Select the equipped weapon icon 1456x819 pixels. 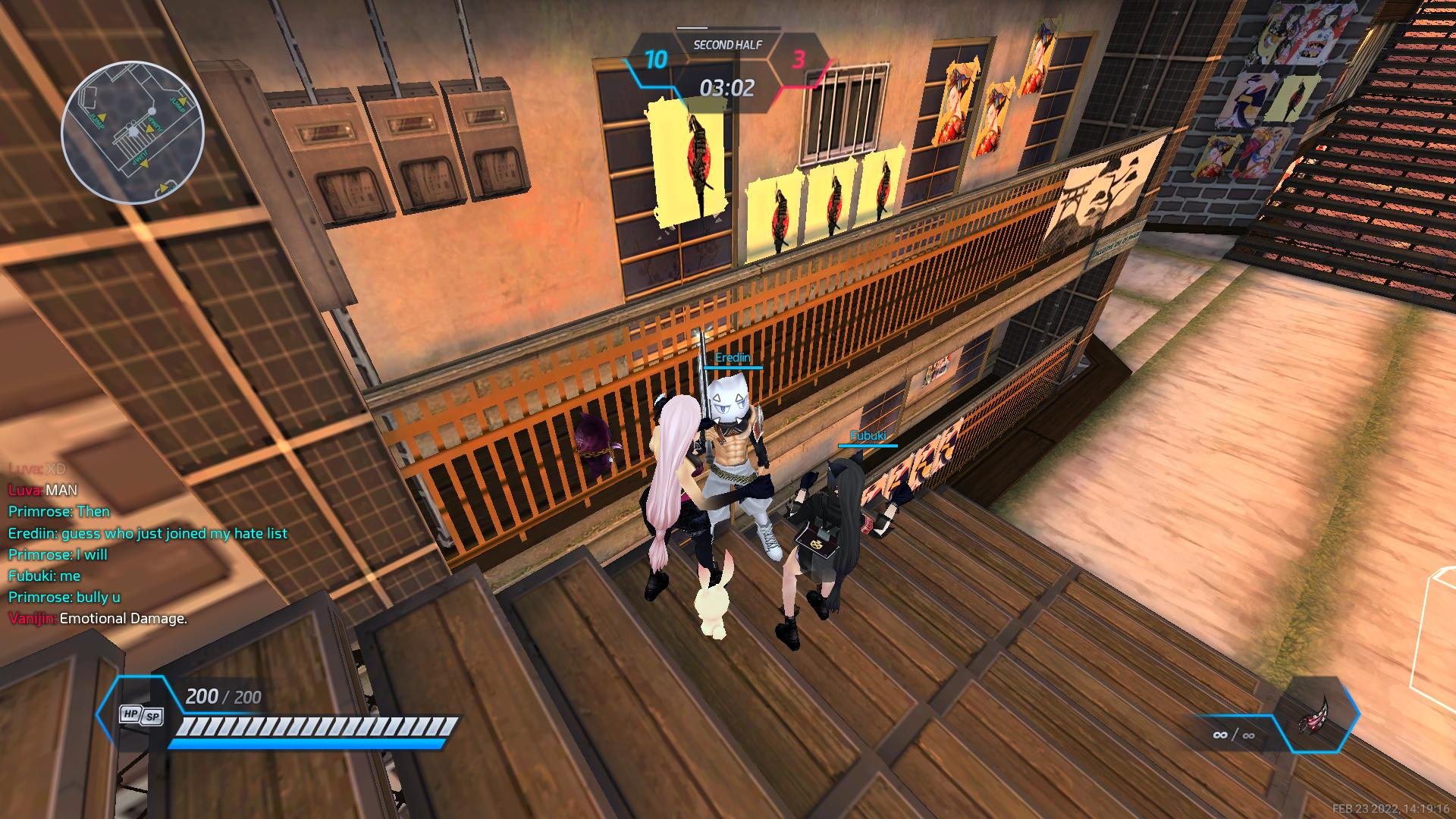(x=1314, y=714)
